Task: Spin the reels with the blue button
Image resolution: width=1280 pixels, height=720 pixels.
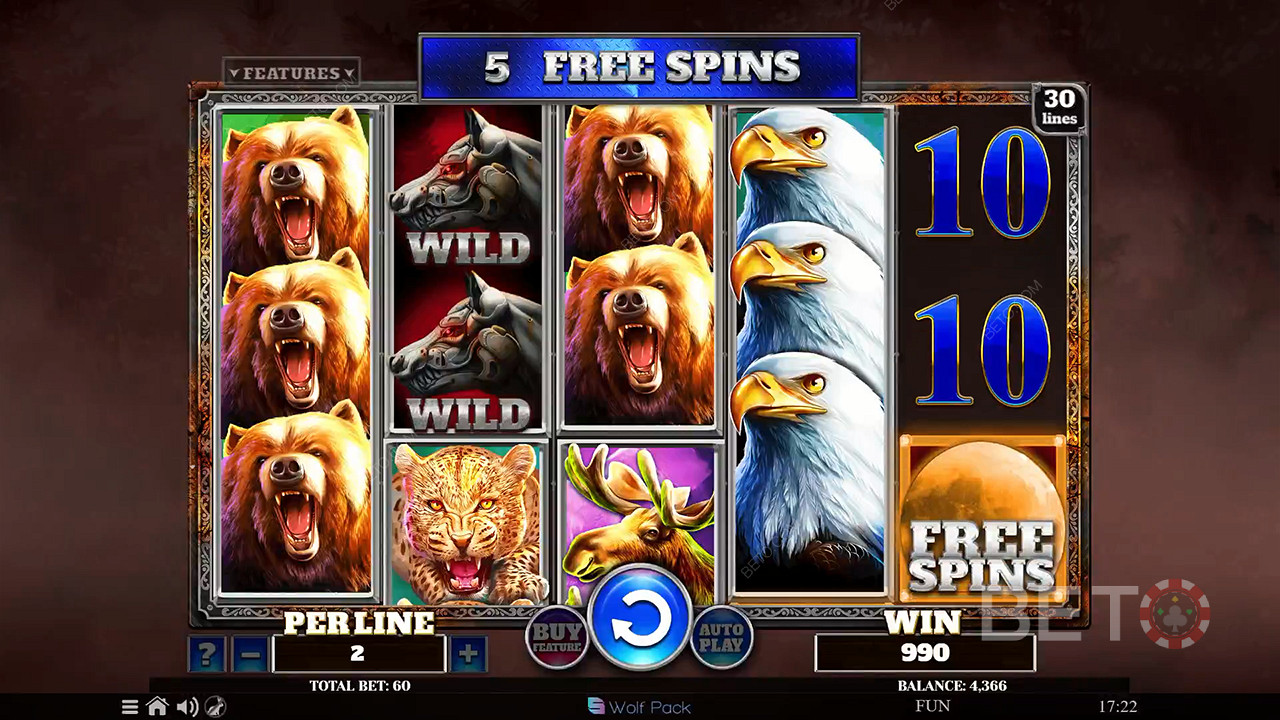Action: point(640,620)
